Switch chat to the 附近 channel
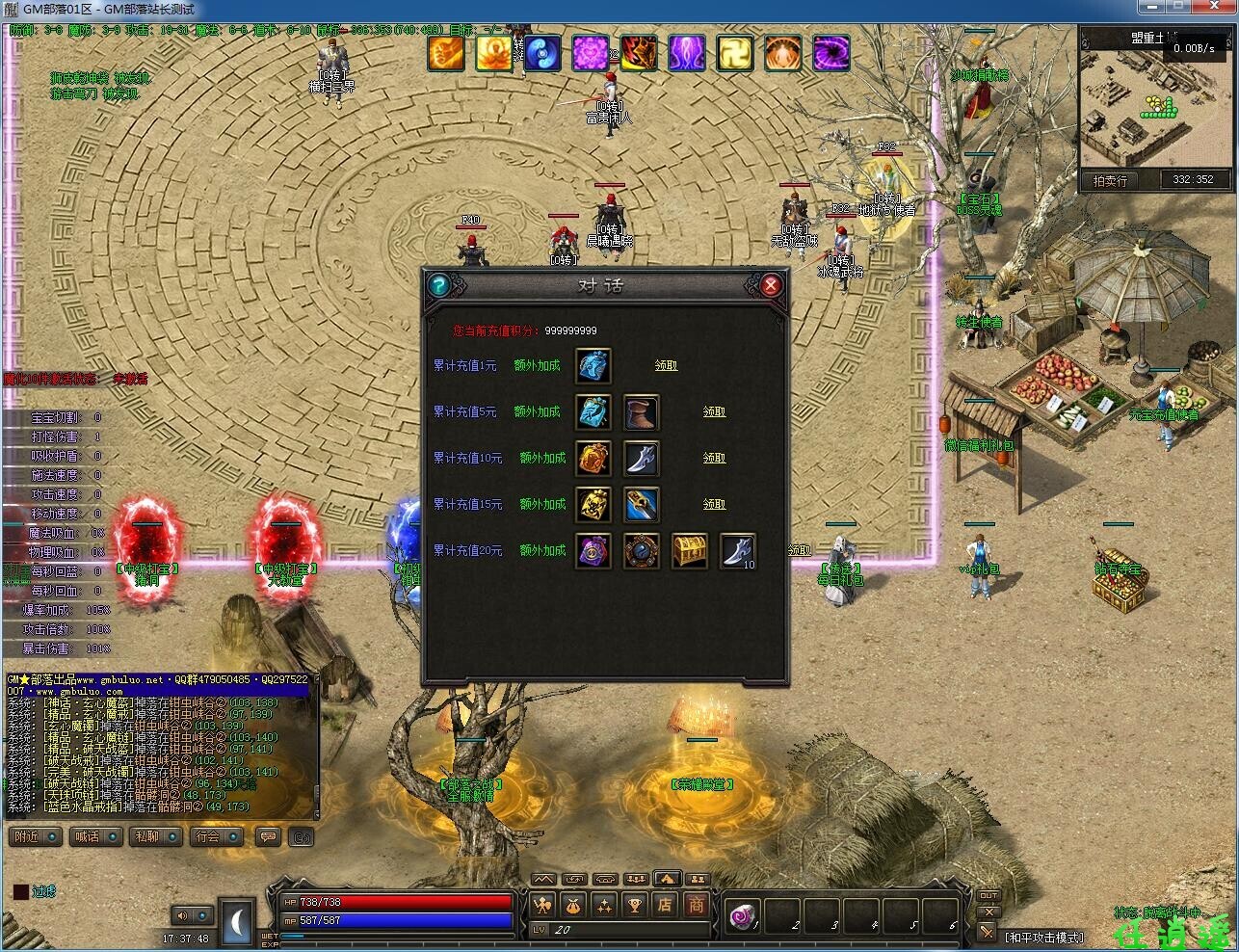The image size is (1239, 952). click(36, 836)
